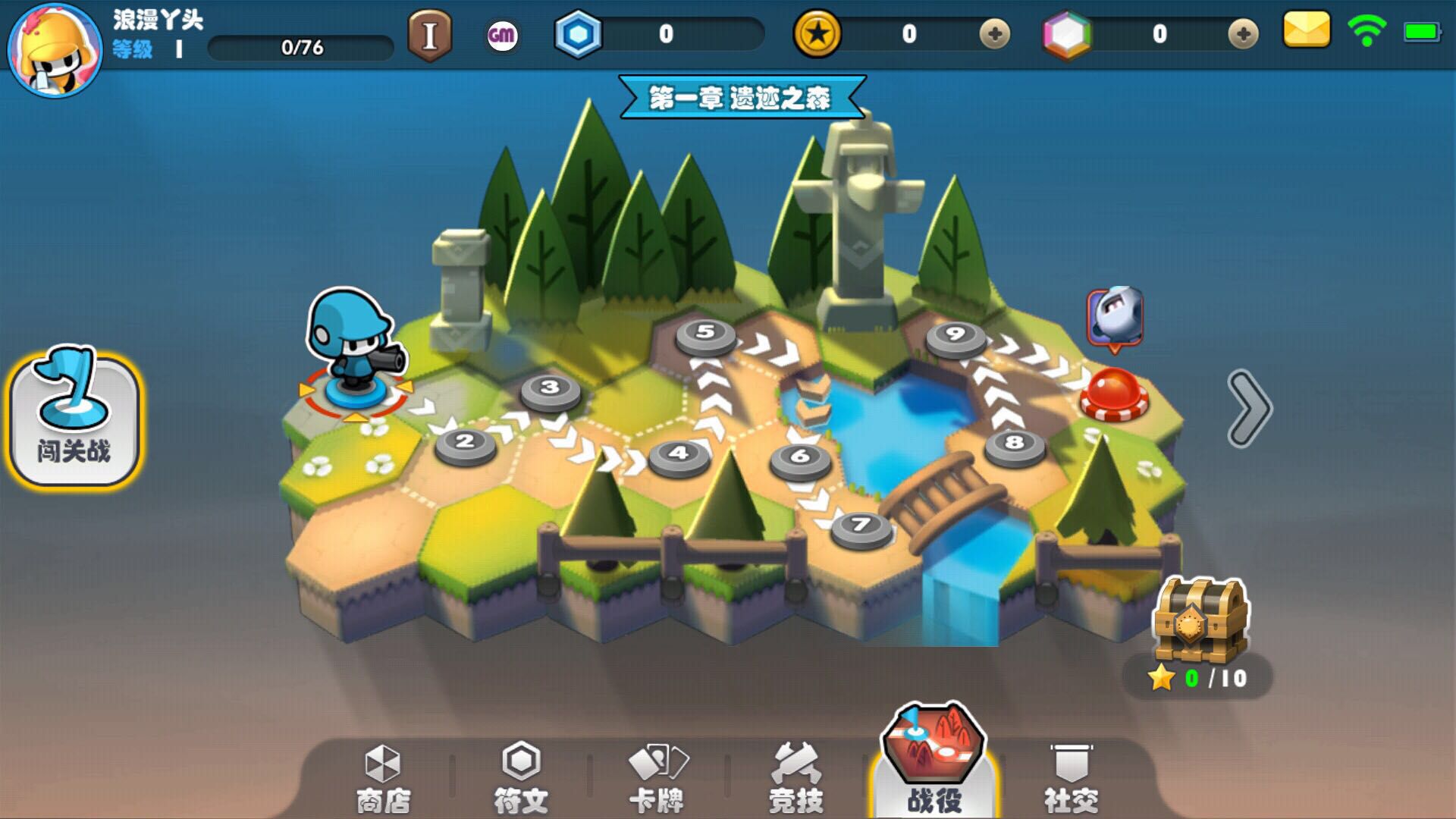
Task: Switch to the 商店 shop tab
Action: coord(383,778)
